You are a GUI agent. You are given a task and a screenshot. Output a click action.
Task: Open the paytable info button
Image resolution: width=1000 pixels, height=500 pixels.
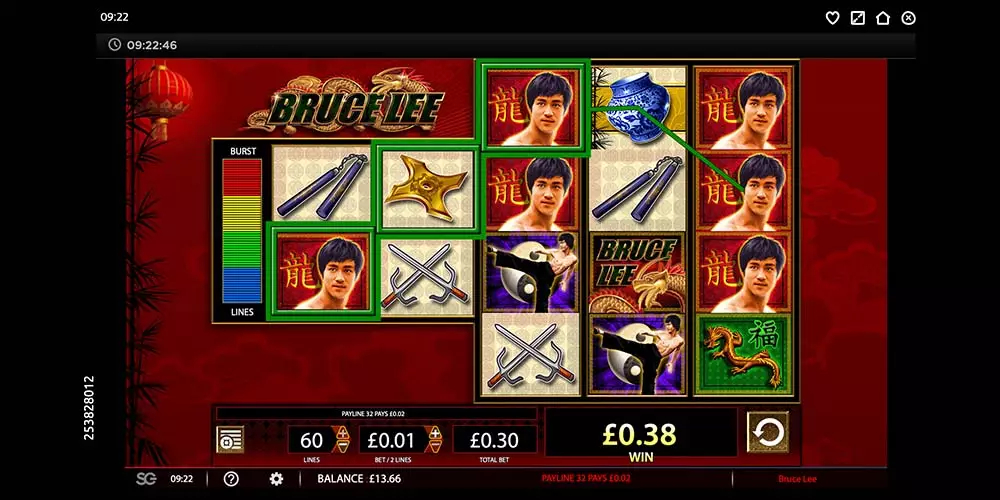(x=230, y=439)
